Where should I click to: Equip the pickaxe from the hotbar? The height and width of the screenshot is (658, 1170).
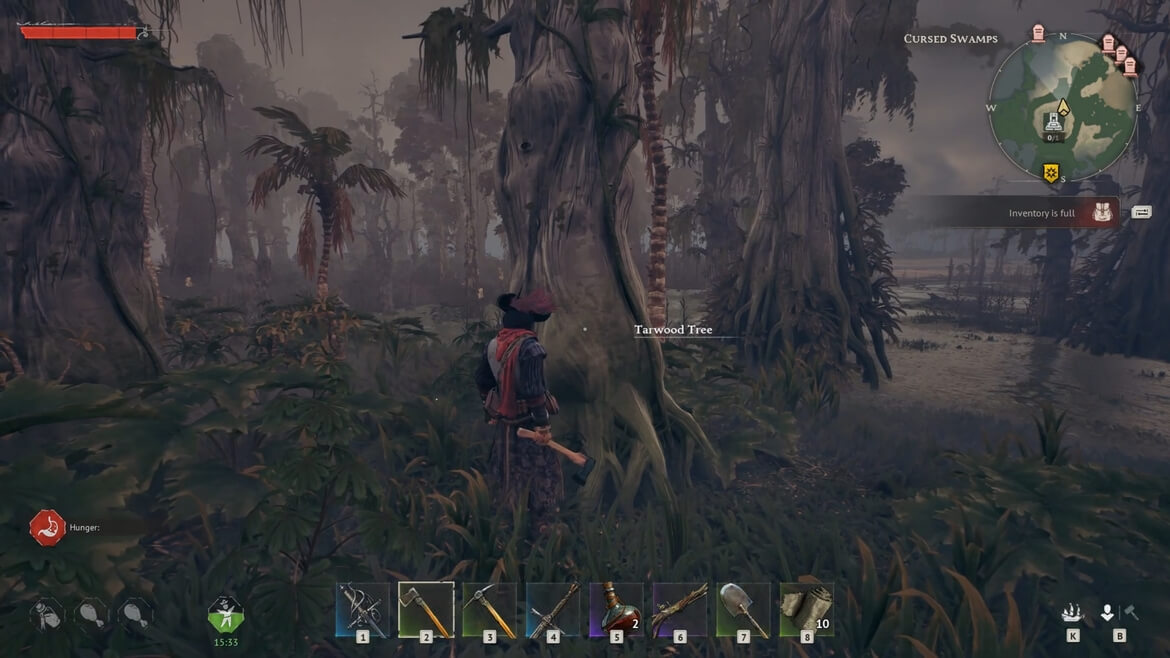[490, 609]
